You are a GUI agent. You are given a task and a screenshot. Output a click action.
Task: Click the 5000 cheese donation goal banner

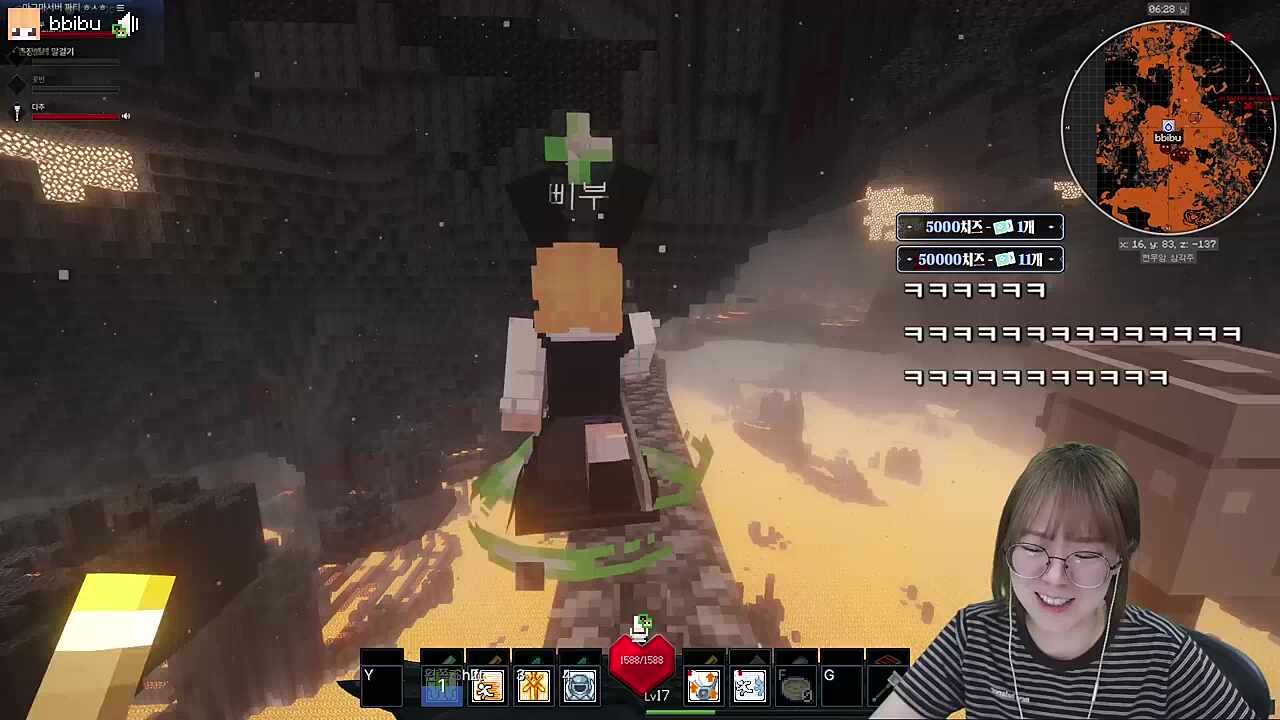point(979,227)
